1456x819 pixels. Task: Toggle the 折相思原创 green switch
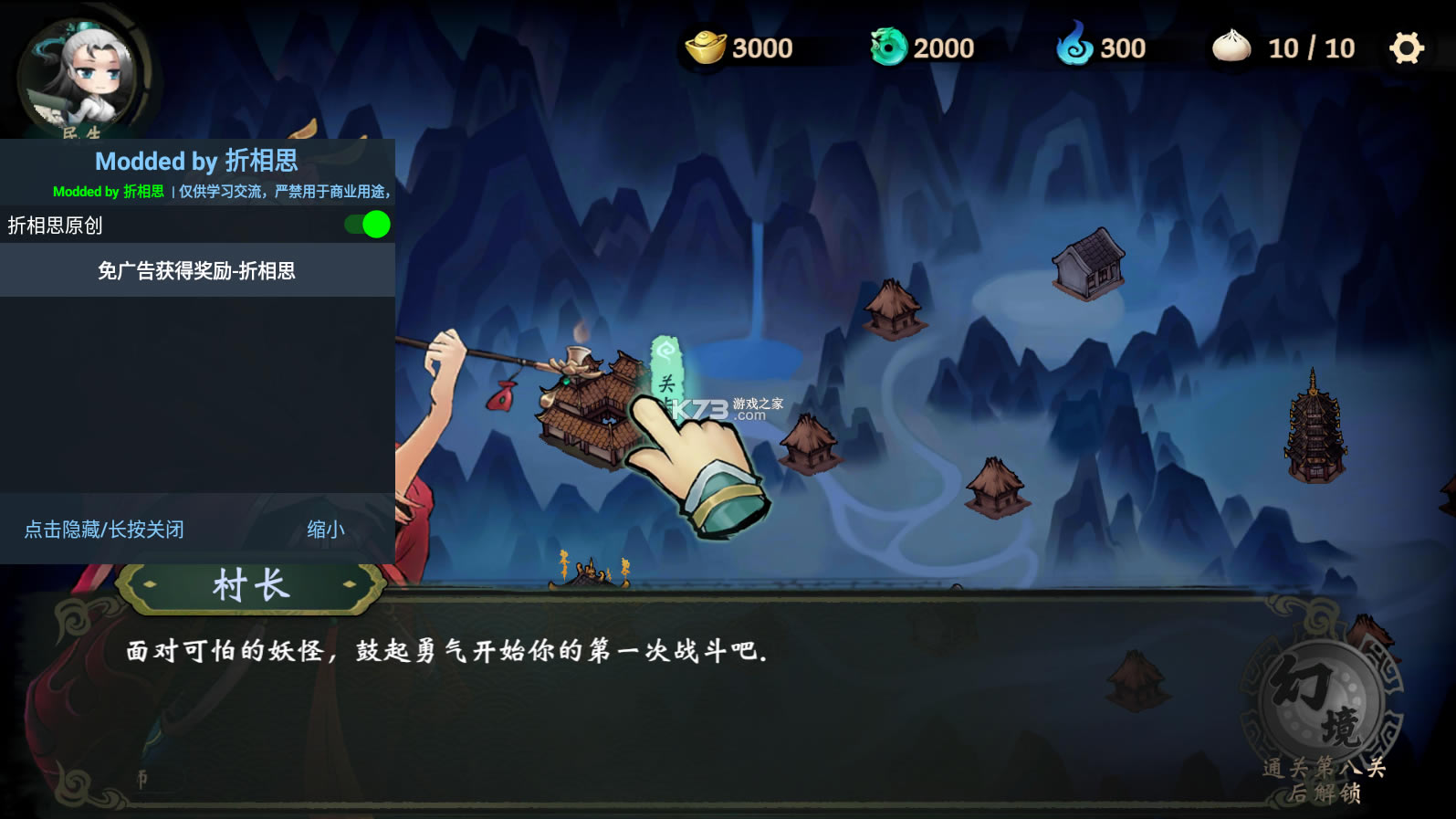[x=368, y=225]
